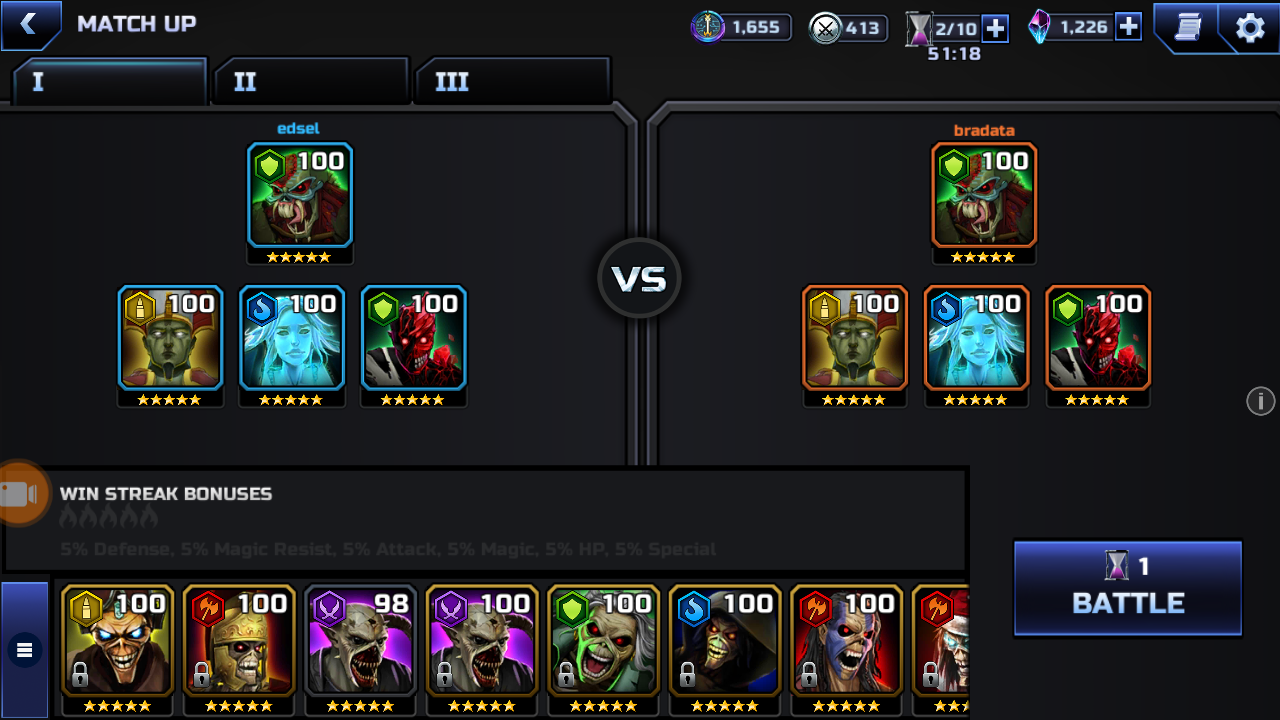
Task: Open the settings gear
Action: 1250,27
